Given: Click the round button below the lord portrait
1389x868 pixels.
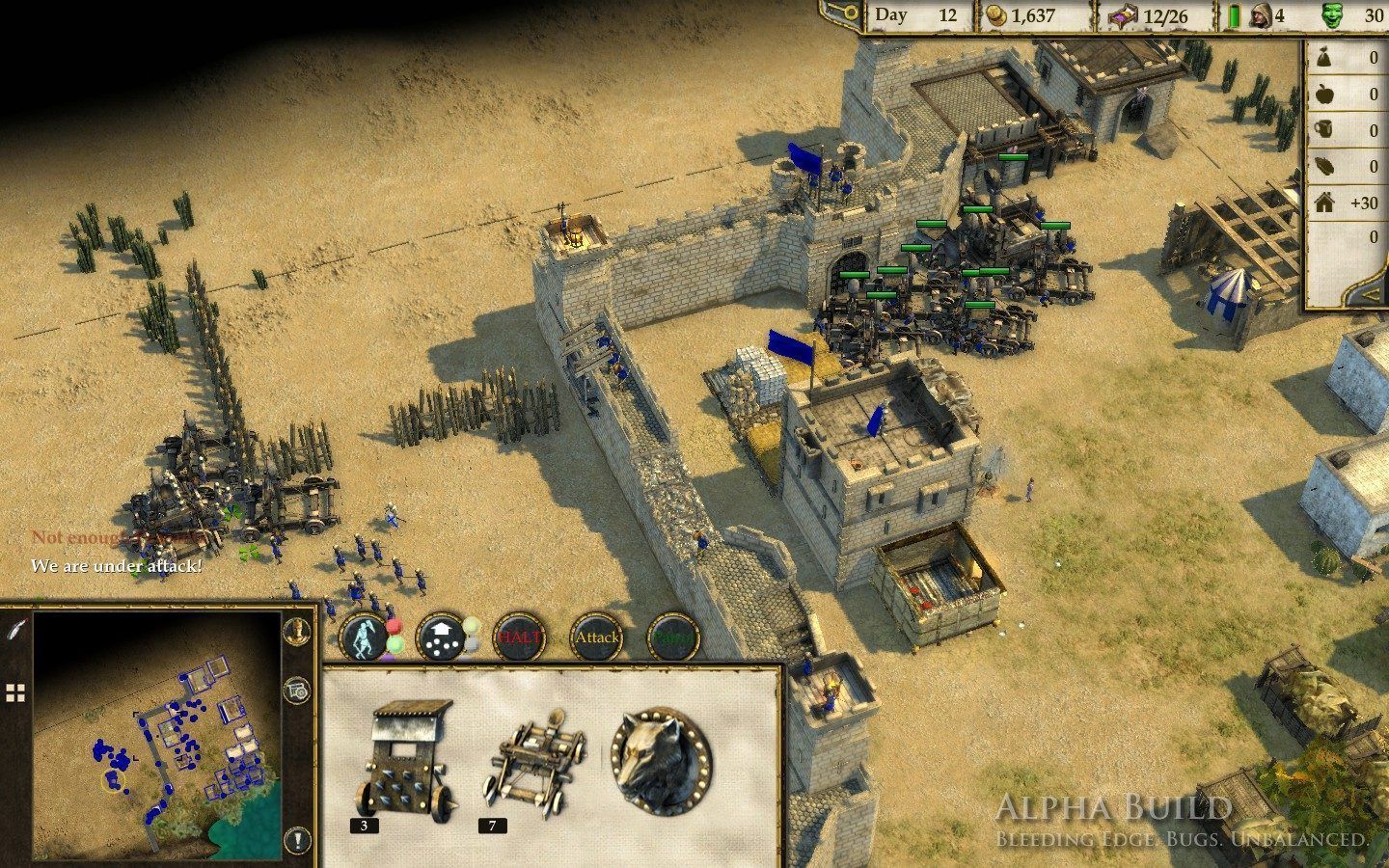Looking at the screenshot, I should (x=297, y=691).
